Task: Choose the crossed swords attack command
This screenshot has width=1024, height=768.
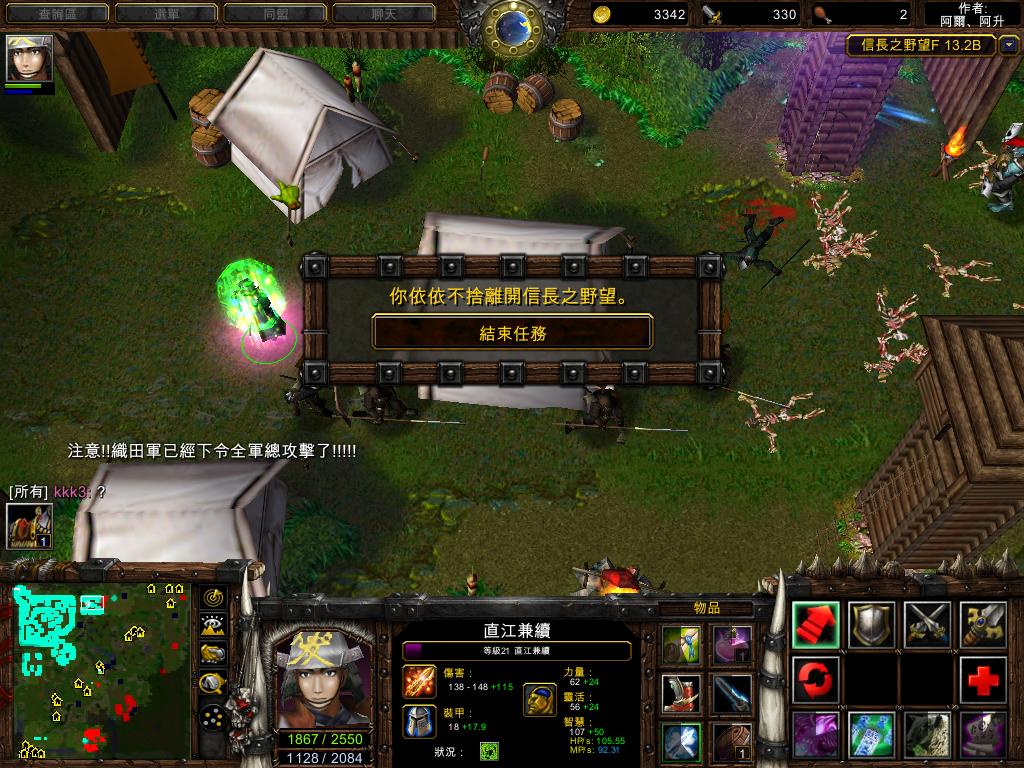Action: [x=928, y=624]
